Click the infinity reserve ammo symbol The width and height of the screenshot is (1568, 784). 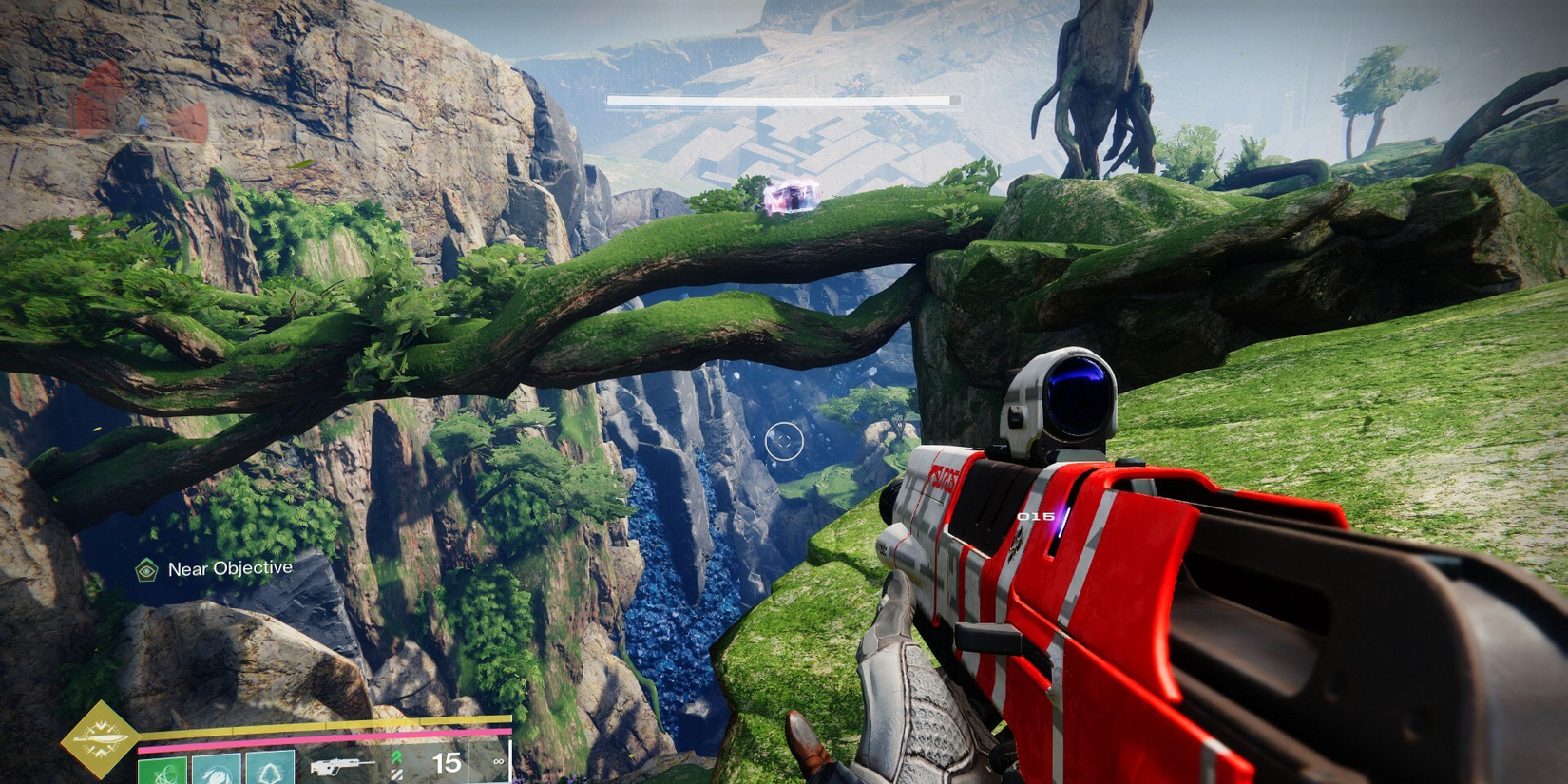click(x=499, y=760)
